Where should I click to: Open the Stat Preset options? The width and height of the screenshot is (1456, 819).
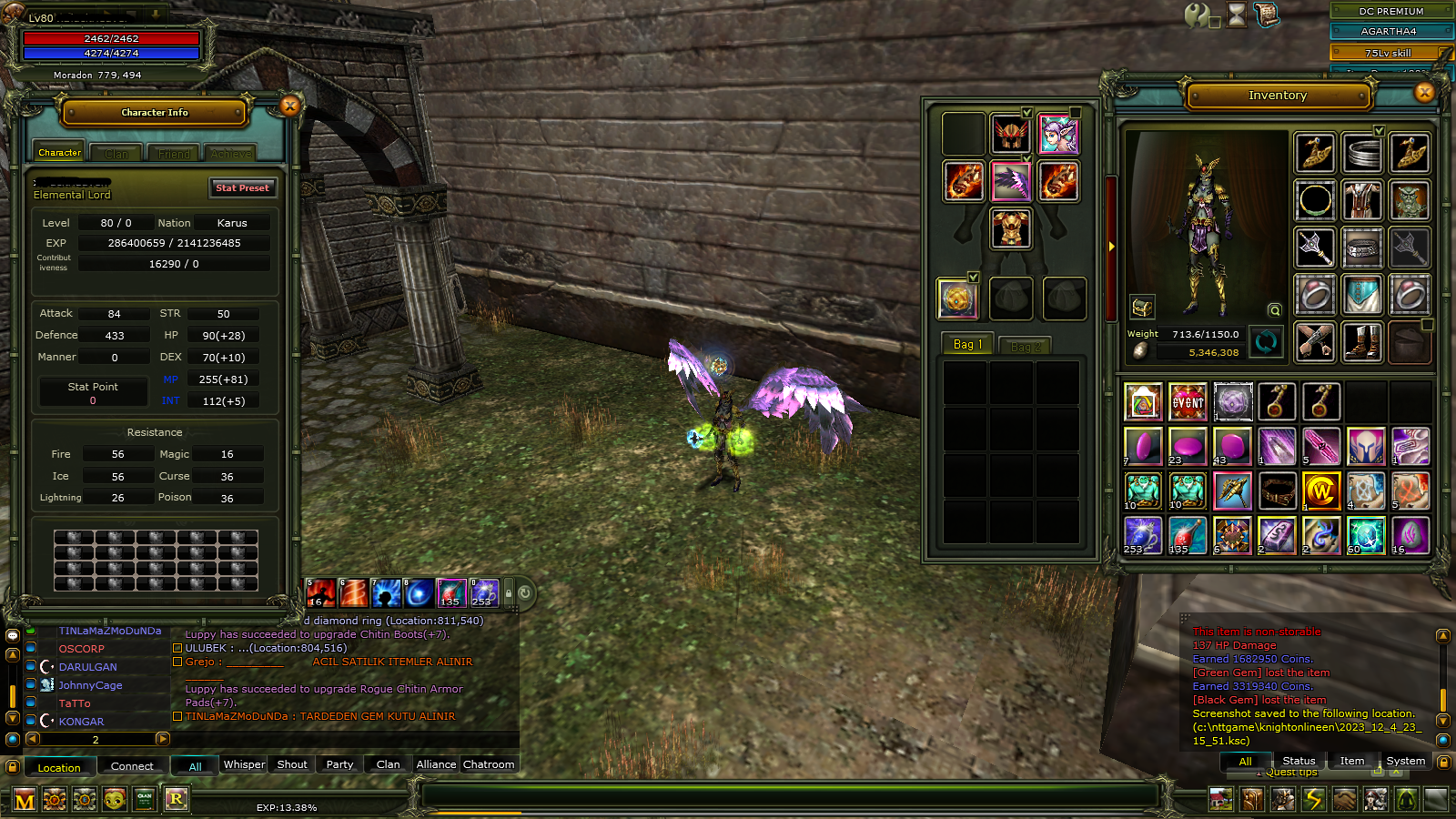point(242,187)
